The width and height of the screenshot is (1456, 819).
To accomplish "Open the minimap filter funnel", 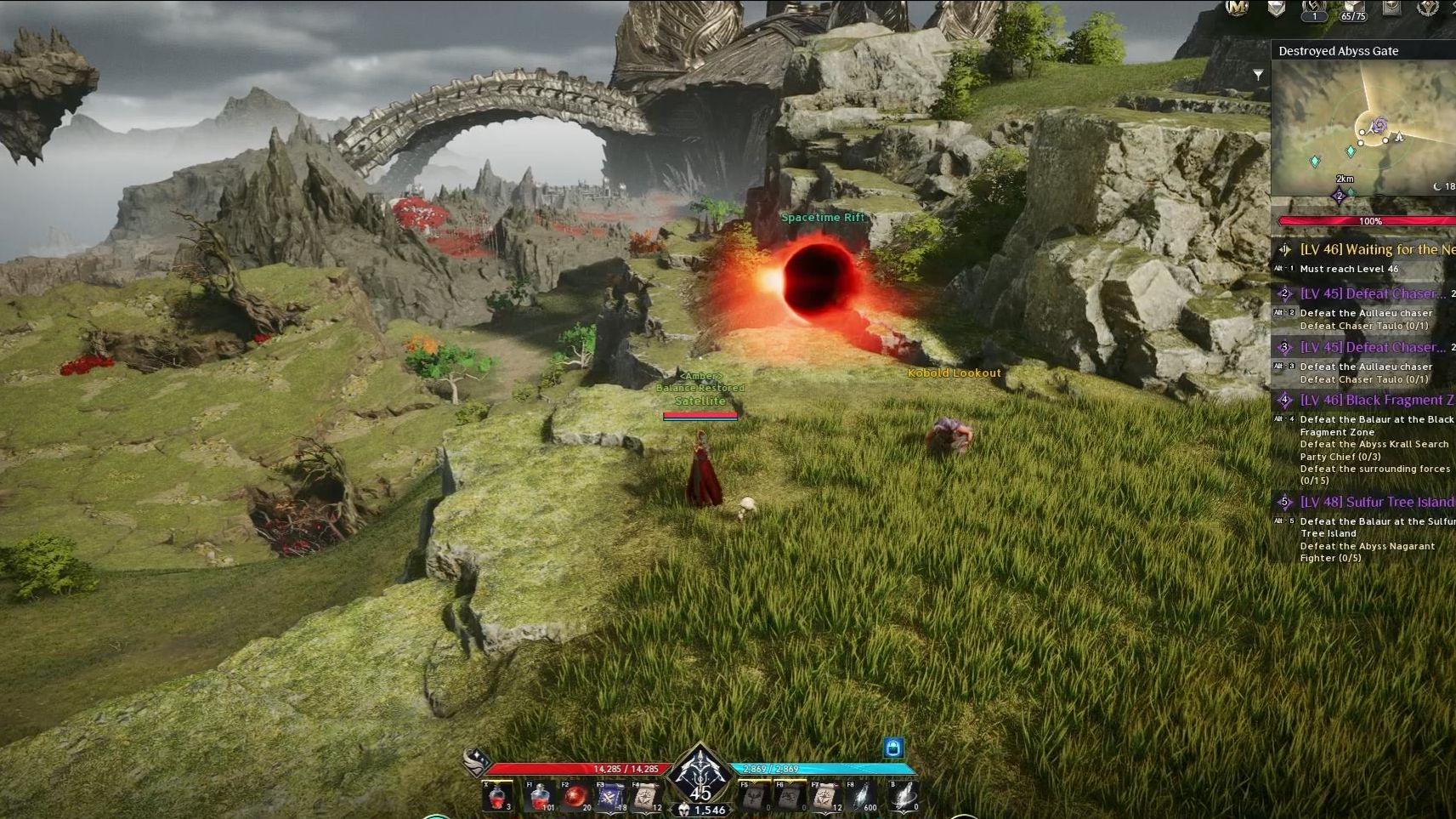I will pyautogui.click(x=1258, y=75).
